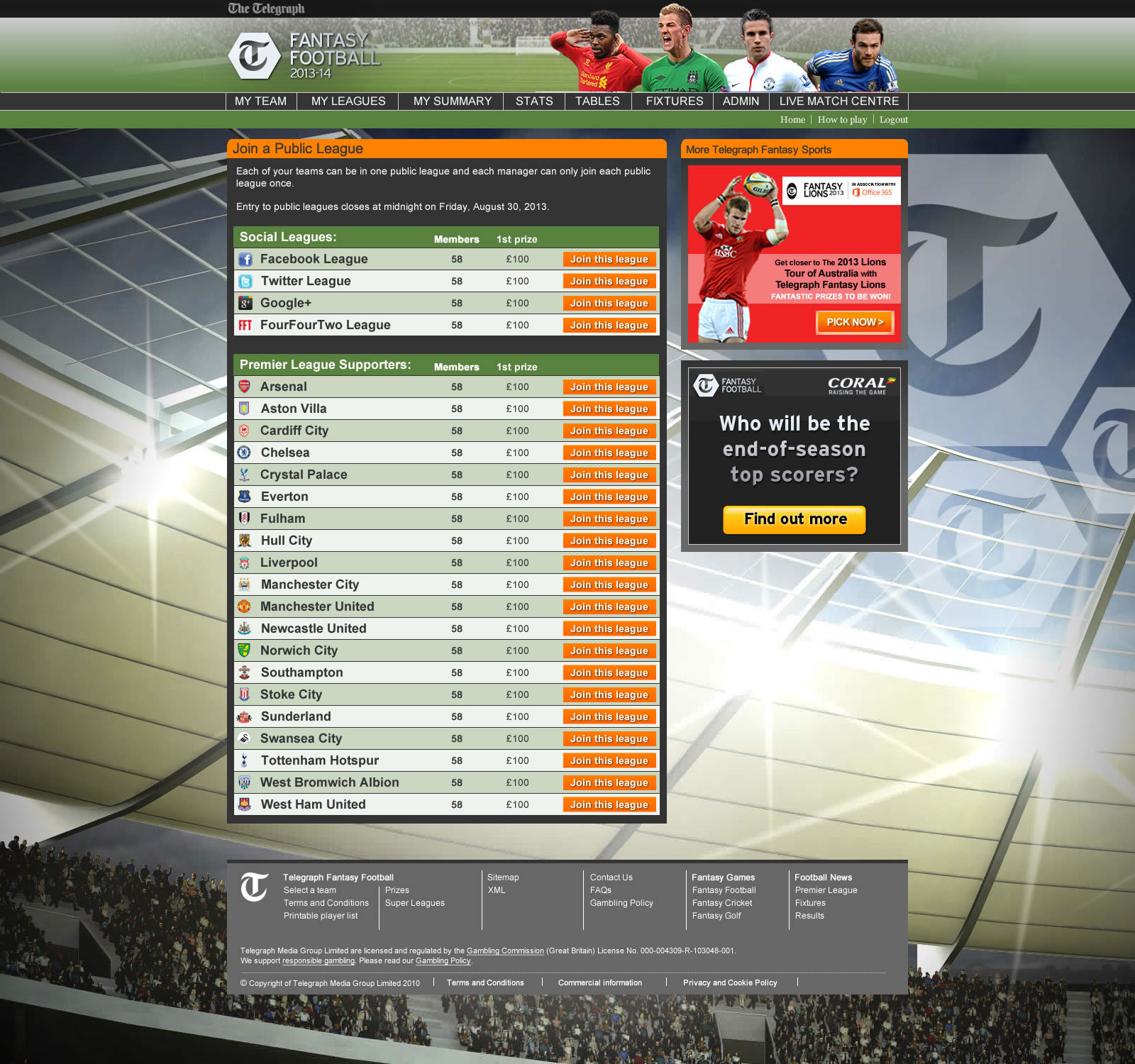Screen dimensions: 1135x1064
Task: Open the LIVE MATCH CENTRE tab
Action: (x=838, y=101)
